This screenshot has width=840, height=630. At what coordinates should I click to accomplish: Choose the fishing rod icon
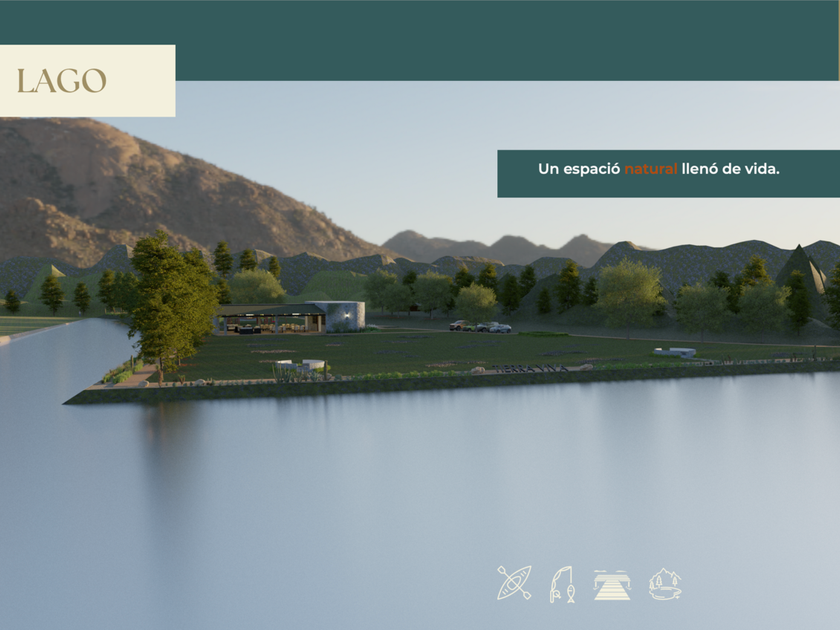pos(562,583)
